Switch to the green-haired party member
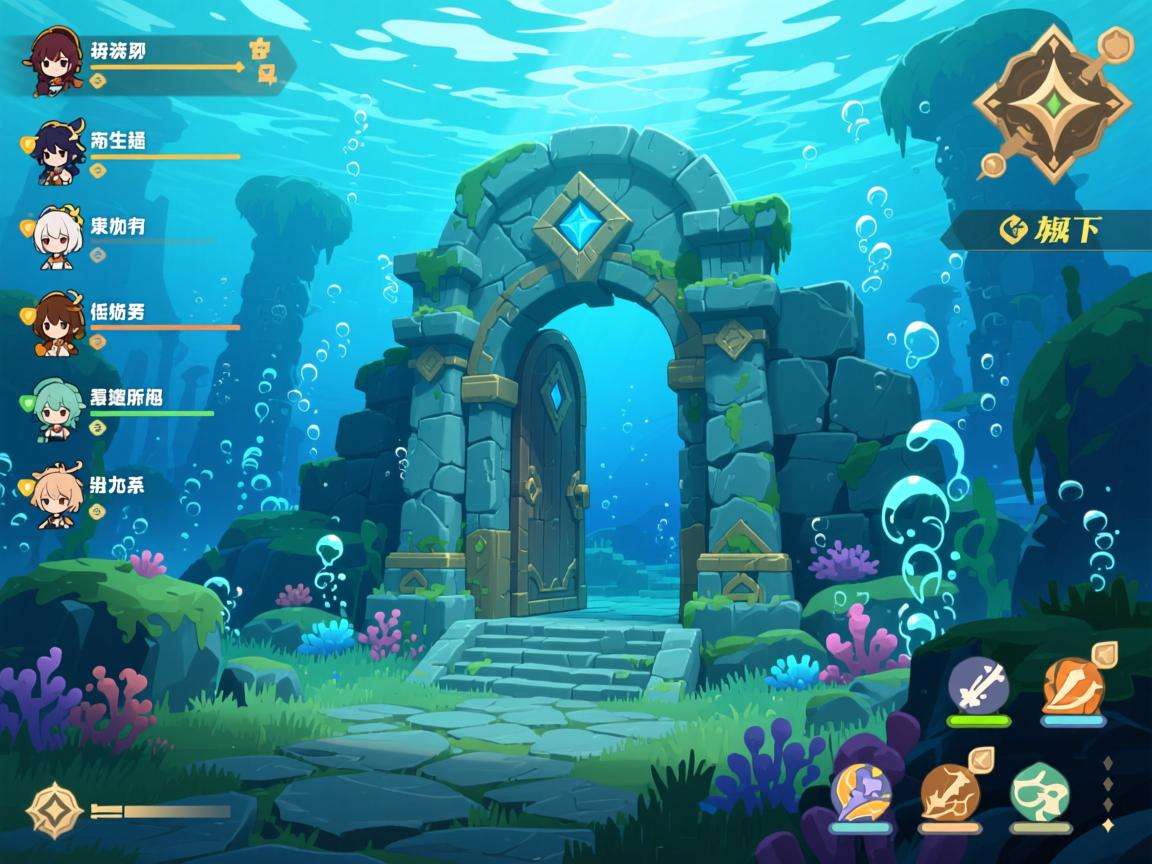This screenshot has height=864, width=1152. pyautogui.click(x=56, y=408)
